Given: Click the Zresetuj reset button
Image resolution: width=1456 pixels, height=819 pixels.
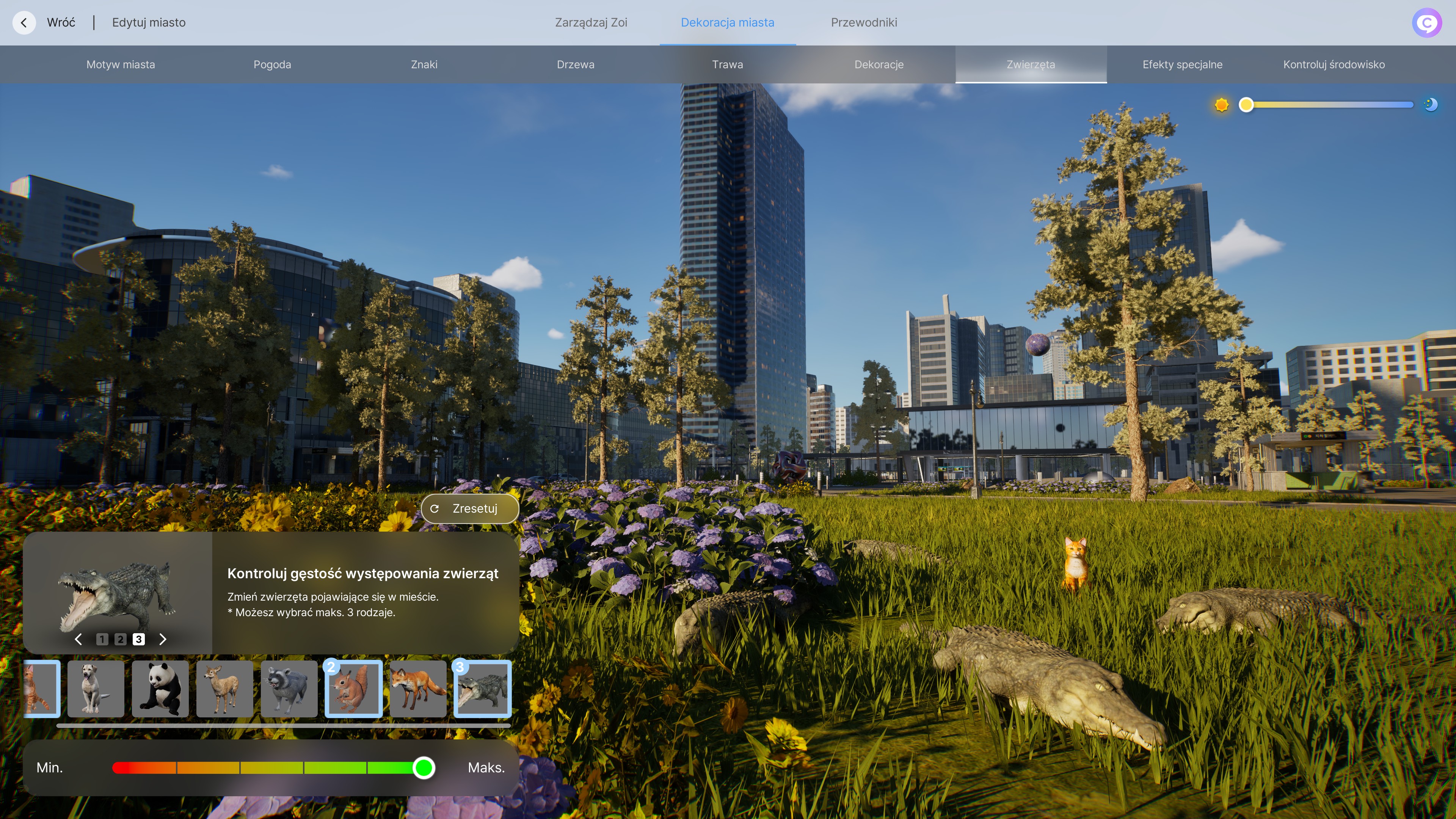Looking at the screenshot, I should pos(469,509).
